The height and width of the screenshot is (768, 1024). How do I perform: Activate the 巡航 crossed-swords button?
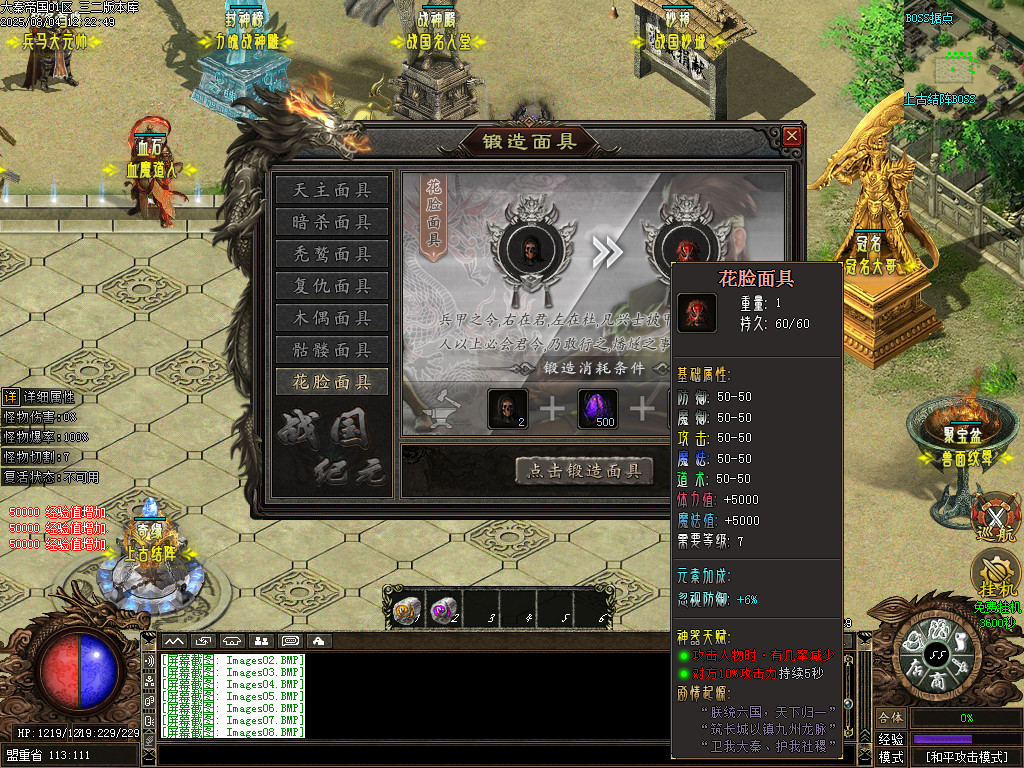pyautogui.click(x=995, y=520)
